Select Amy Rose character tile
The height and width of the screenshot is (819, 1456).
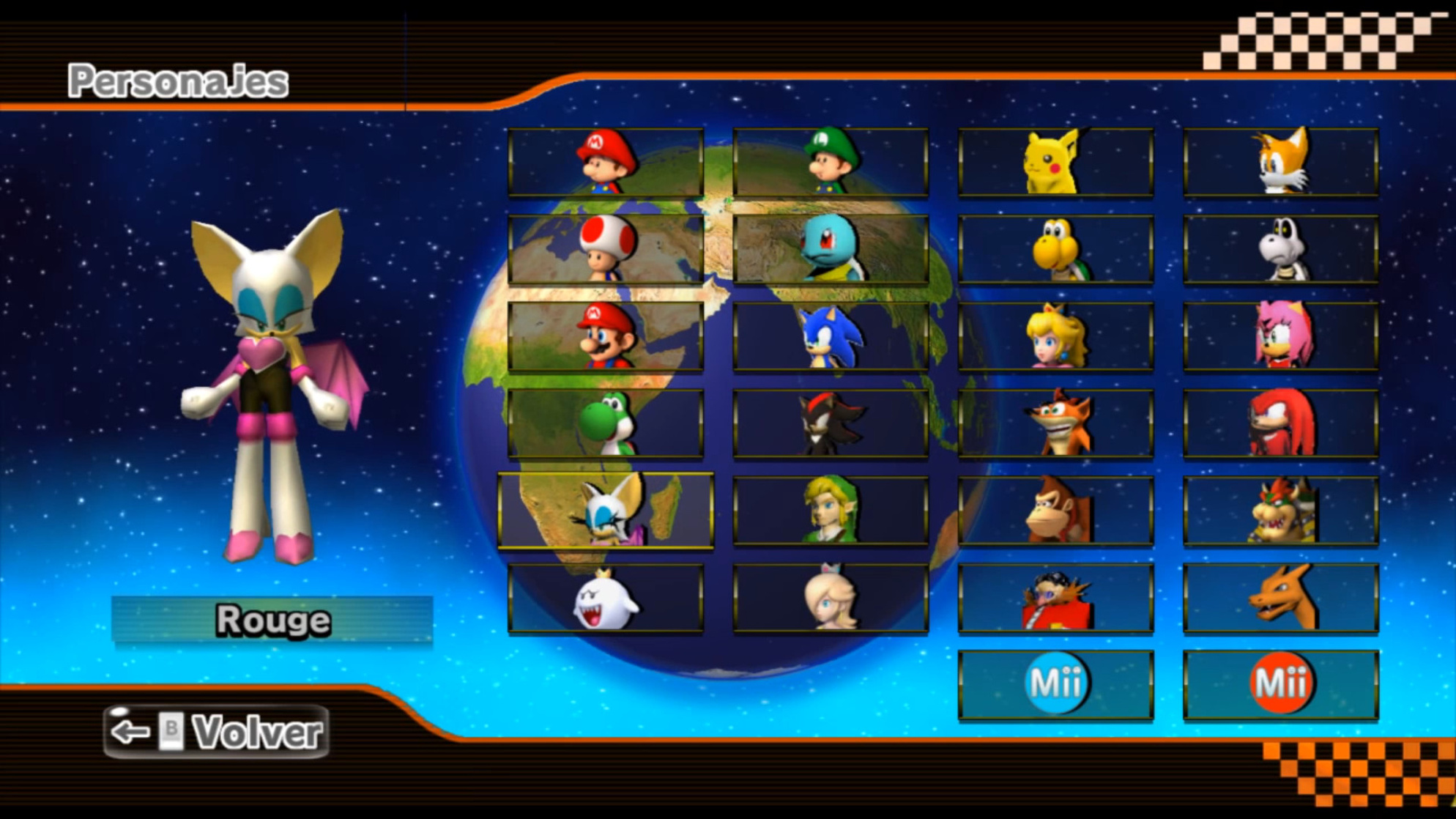pos(1281,336)
